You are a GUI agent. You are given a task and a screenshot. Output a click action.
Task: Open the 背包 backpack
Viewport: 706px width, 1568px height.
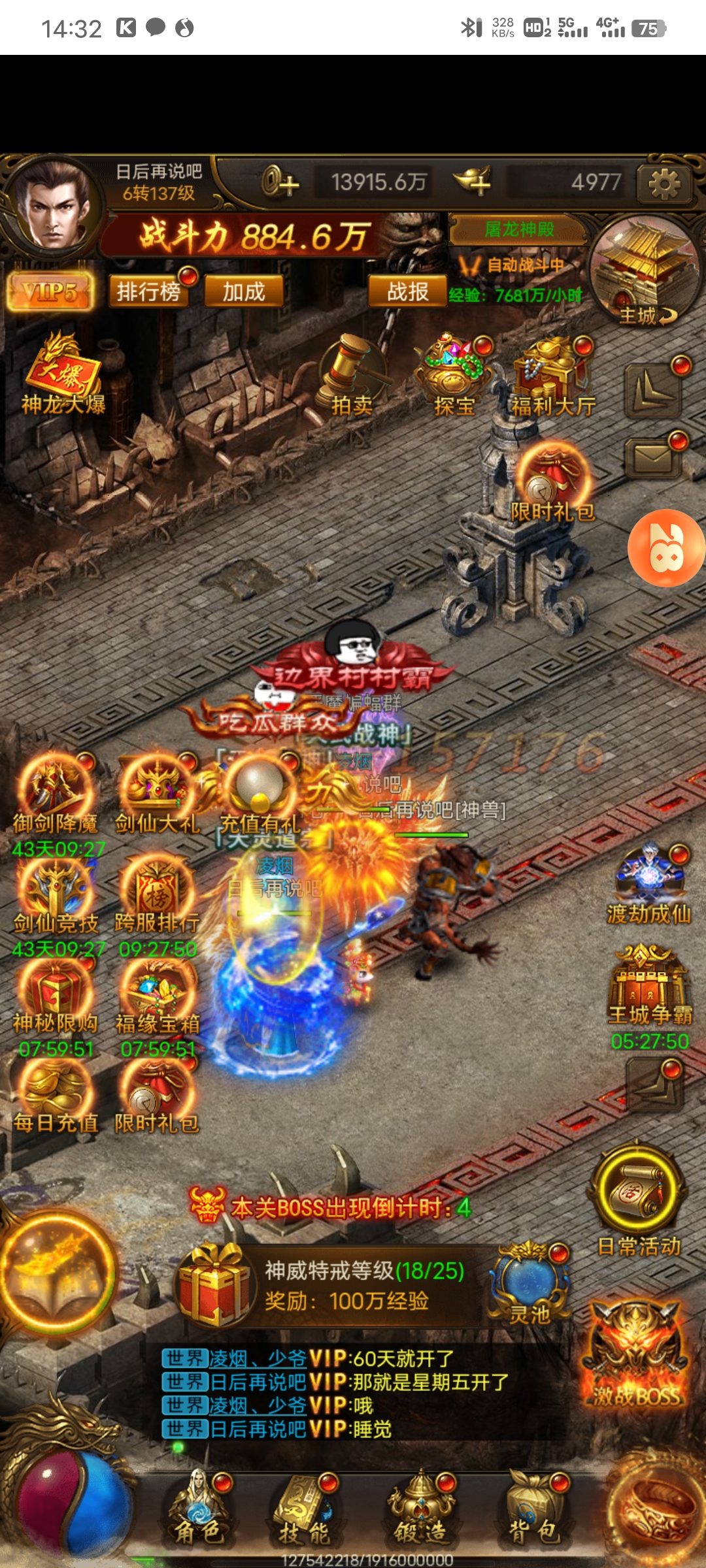(535, 1509)
